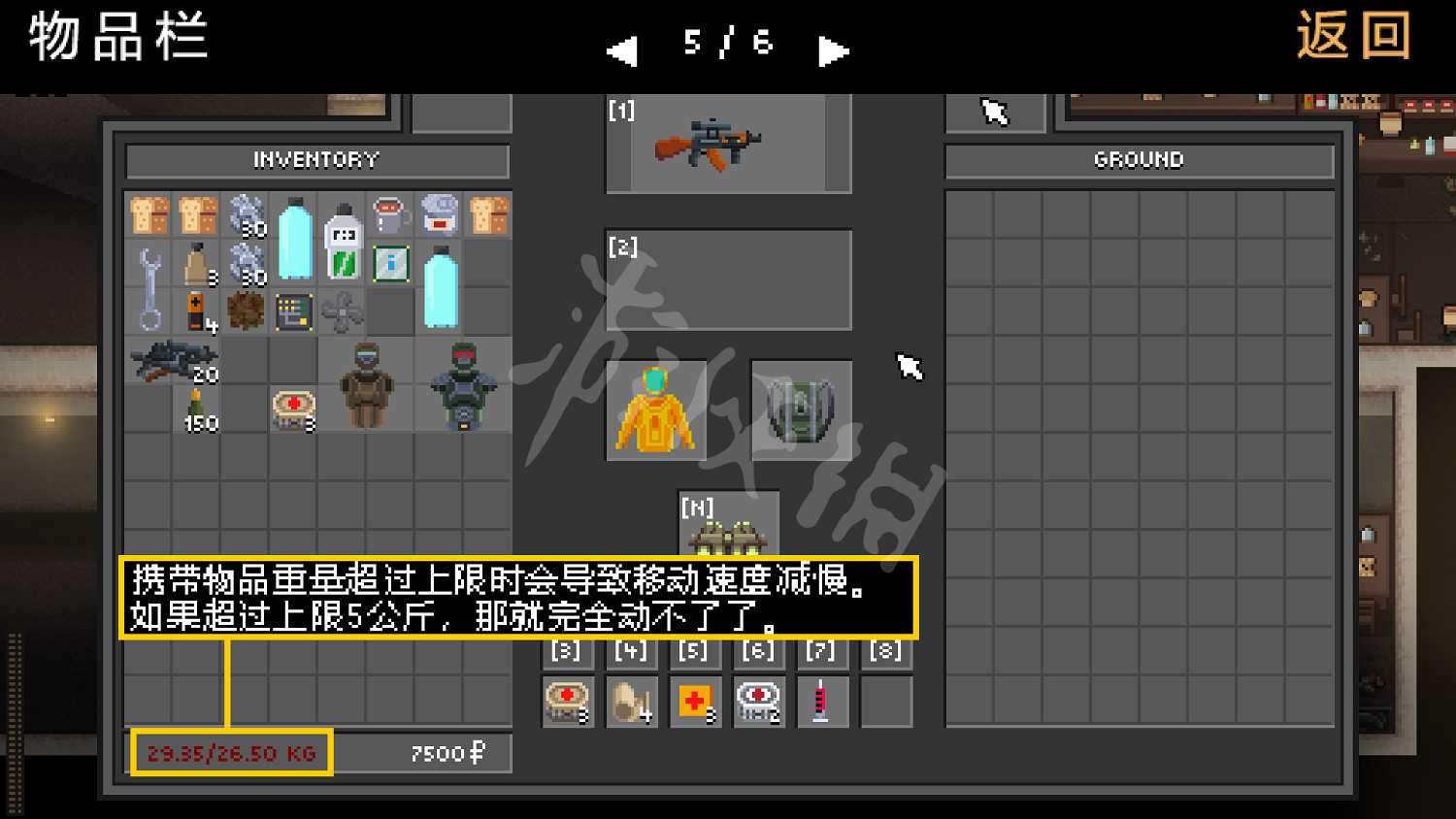The image size is (1456, 819).
Task: Select the stack of bread loaves
Action: 152,215
